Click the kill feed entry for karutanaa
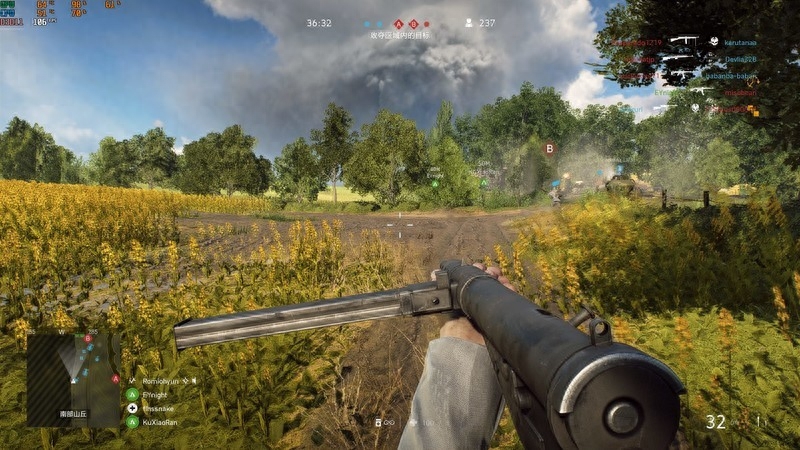 [741, 42]
